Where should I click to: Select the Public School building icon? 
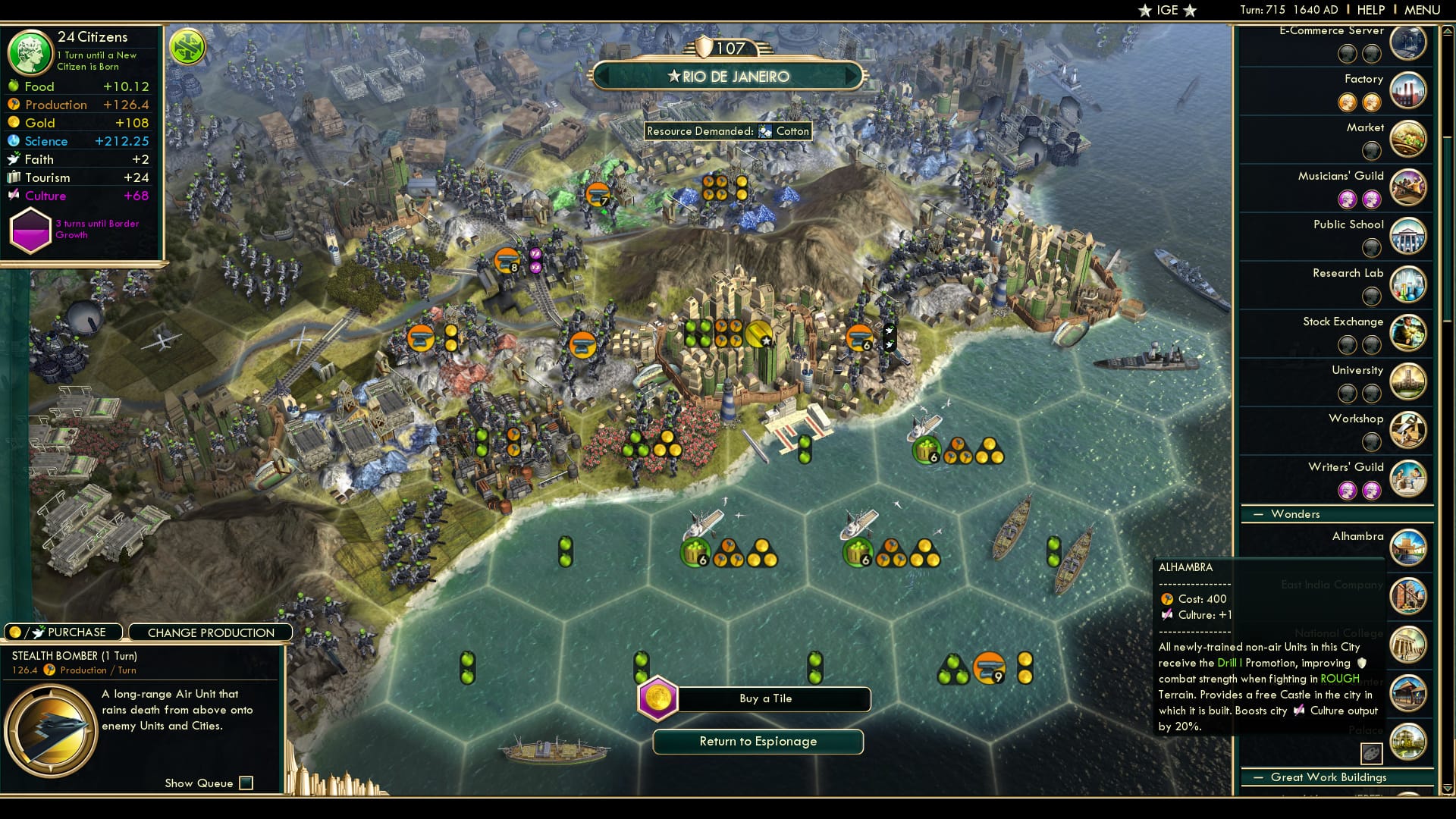[x=1409, y=236]
